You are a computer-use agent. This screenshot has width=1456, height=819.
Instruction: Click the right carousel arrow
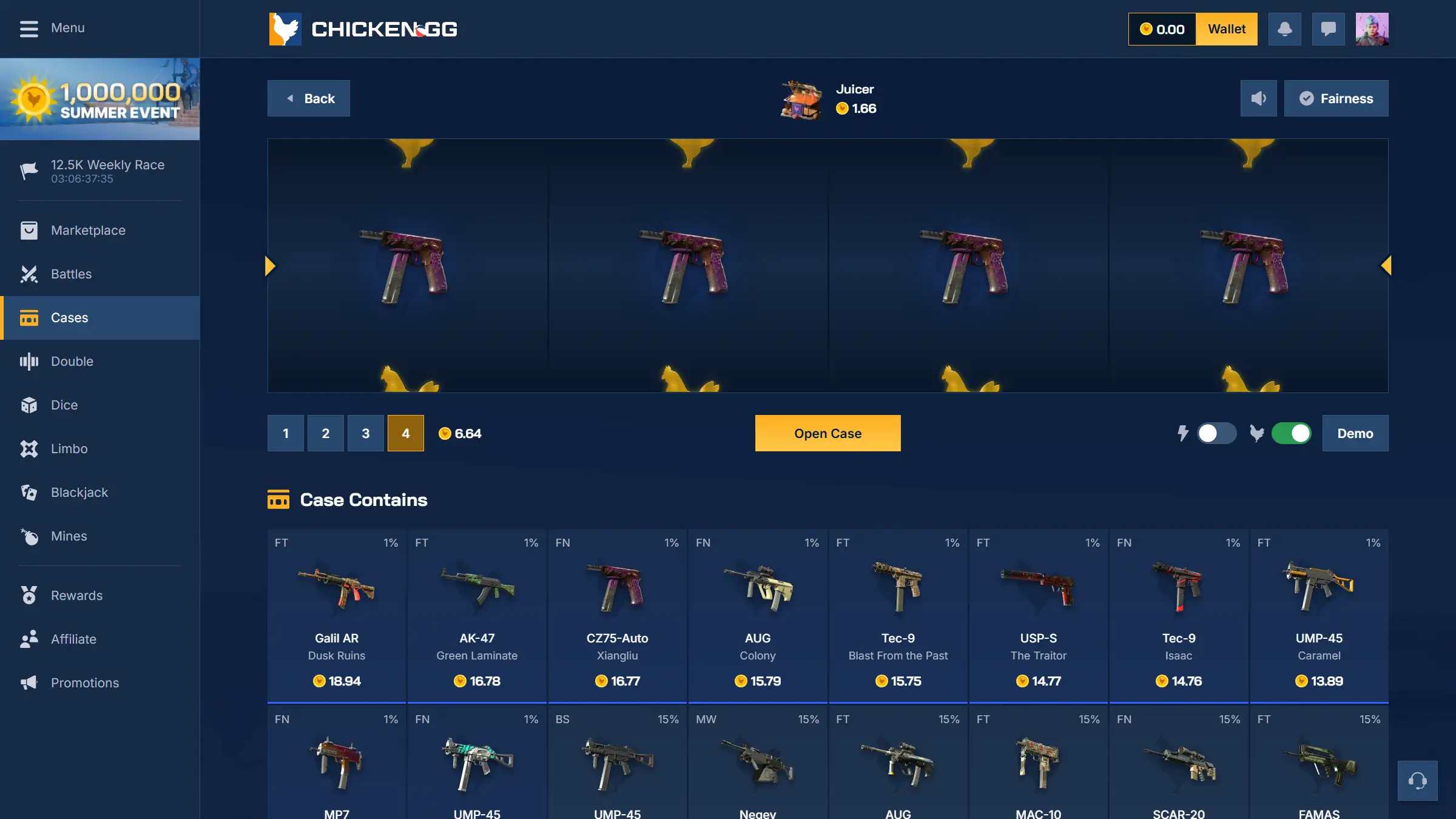[1387, 265]
